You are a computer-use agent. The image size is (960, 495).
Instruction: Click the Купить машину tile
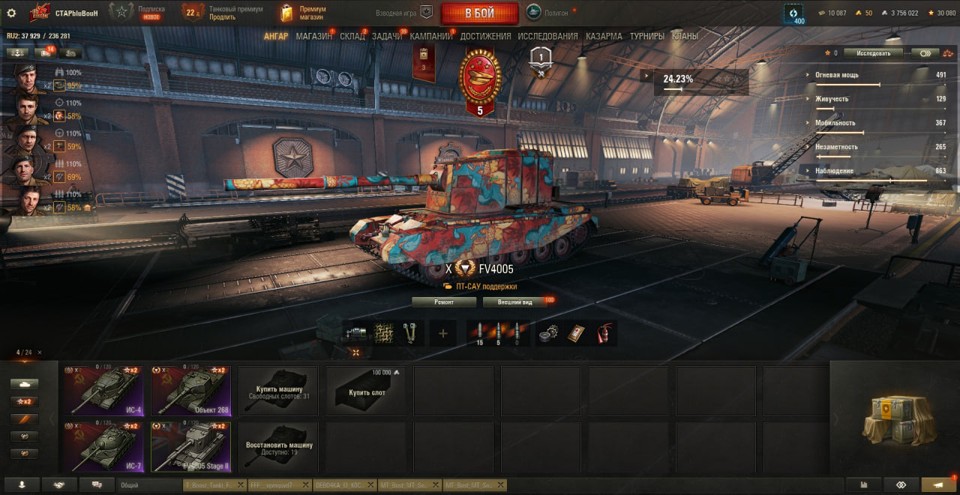pyautogui.click(x=278, y=389)
